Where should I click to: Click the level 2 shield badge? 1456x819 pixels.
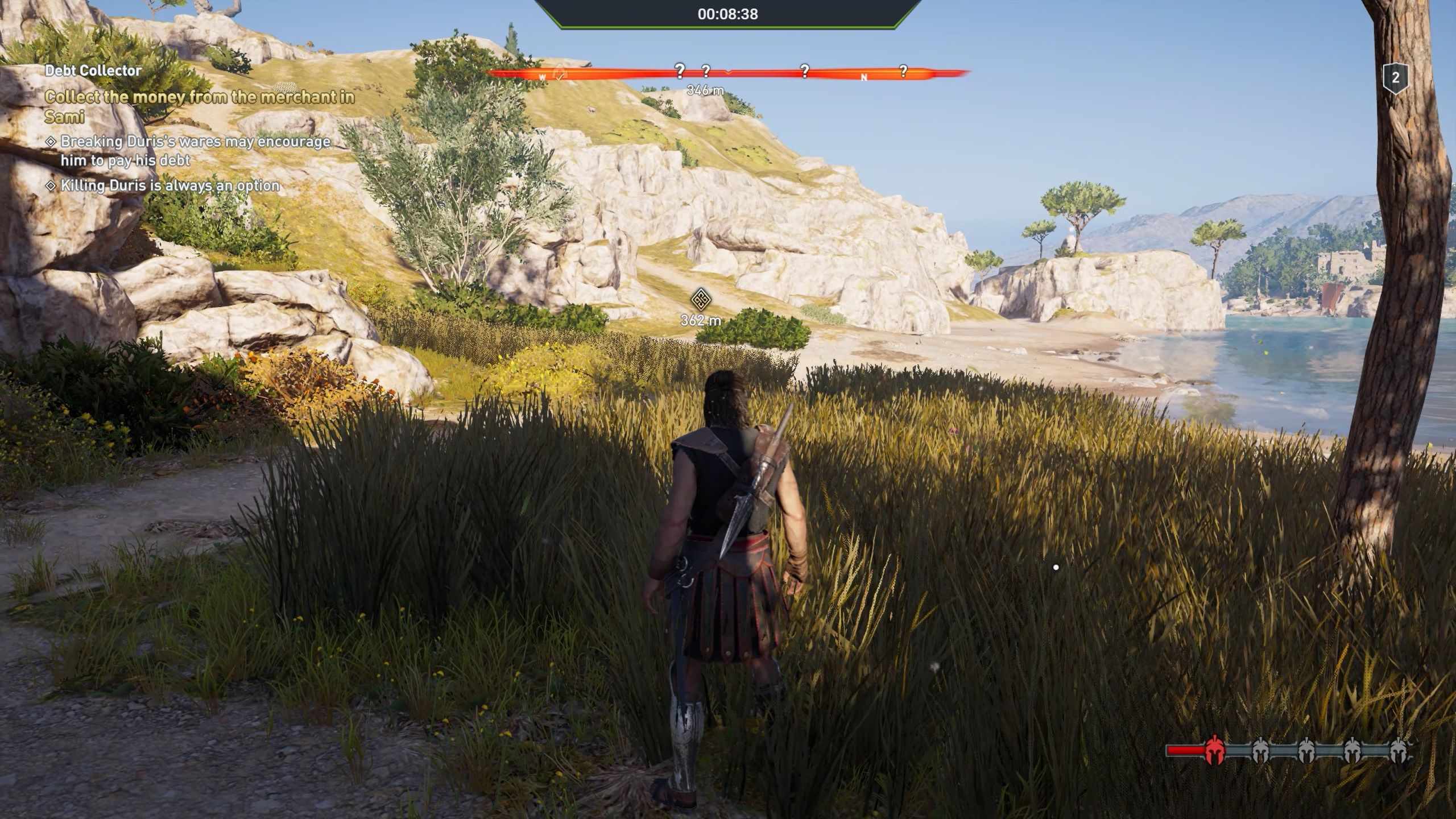coord(1395,78)
